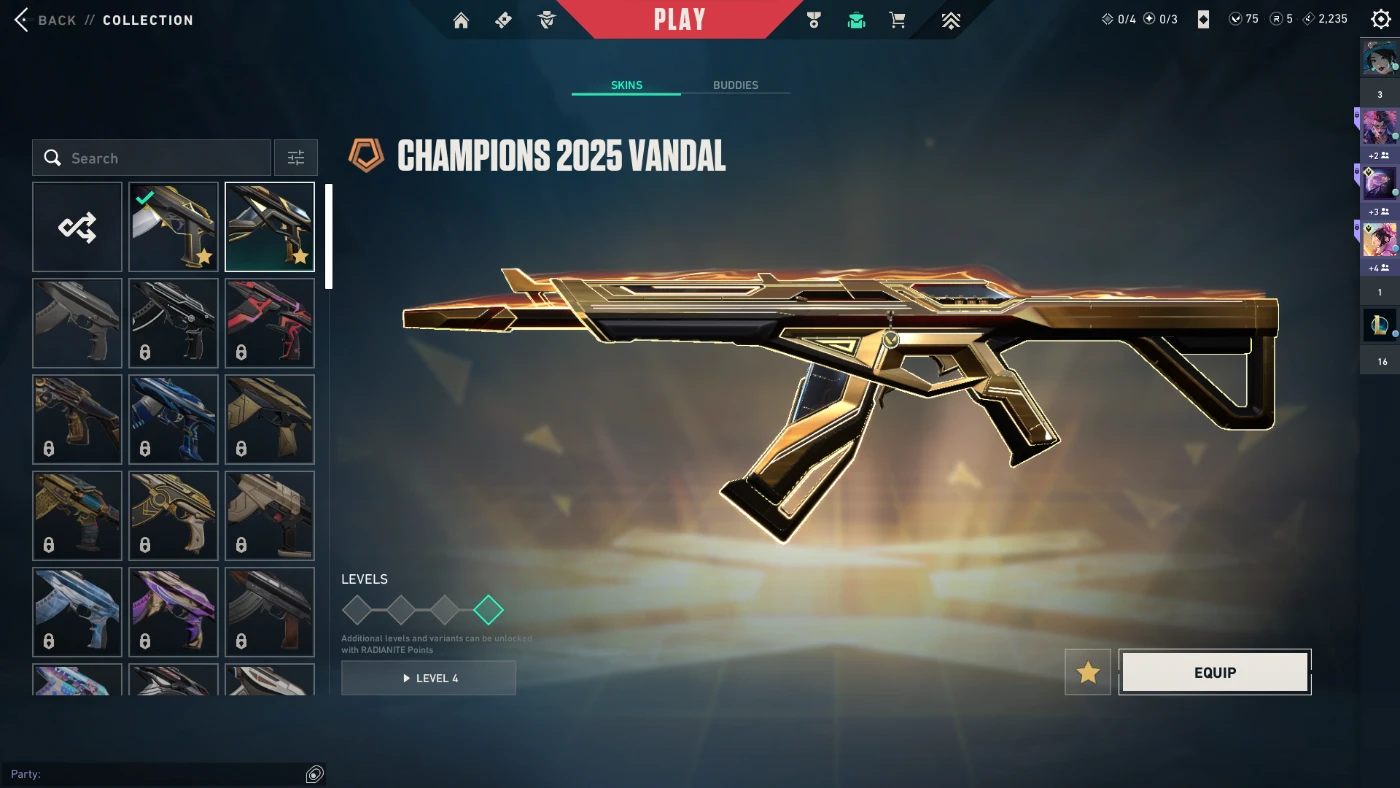
Task: Play the Level 4 preview
Action: (x=429, y=678)
